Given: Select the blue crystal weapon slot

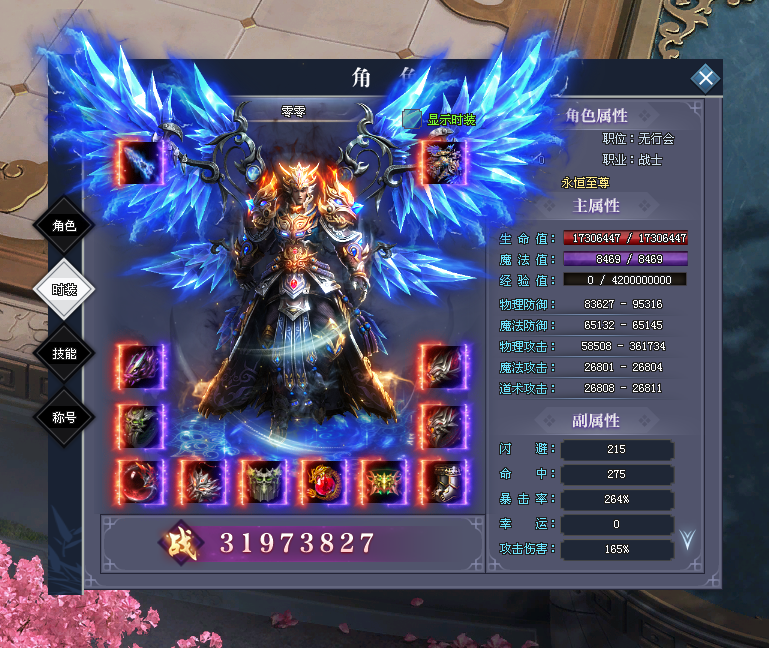Looking at the screenshot, I should tap(140, 162).
